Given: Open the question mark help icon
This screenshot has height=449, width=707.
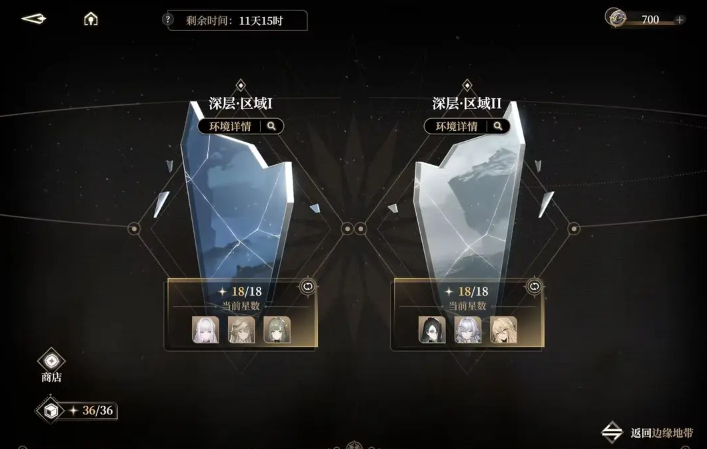Looking at the screenshot, I should click(168, 20).
